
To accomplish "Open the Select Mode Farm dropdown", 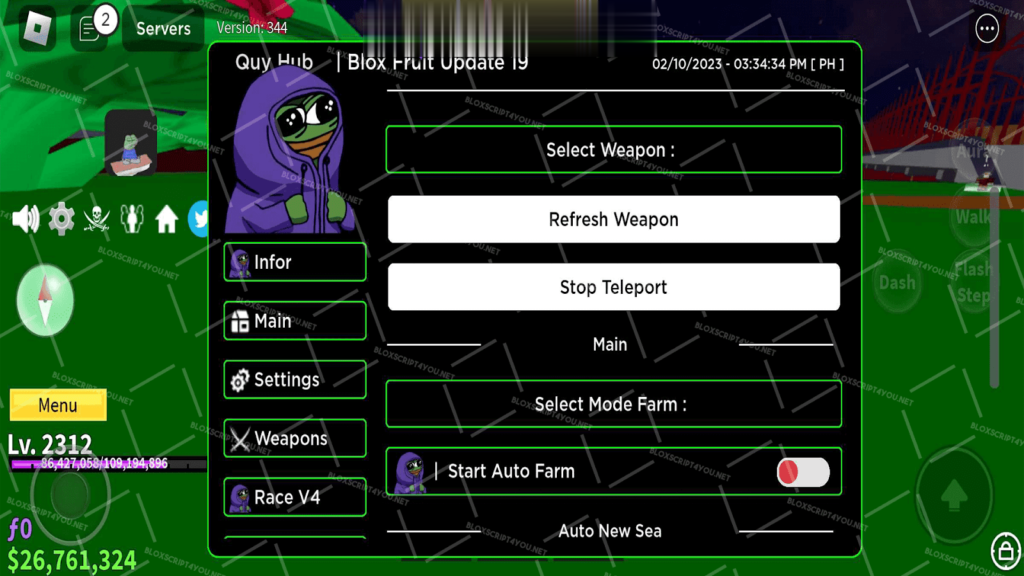I will pyautogui.click(x=613, y=404).
